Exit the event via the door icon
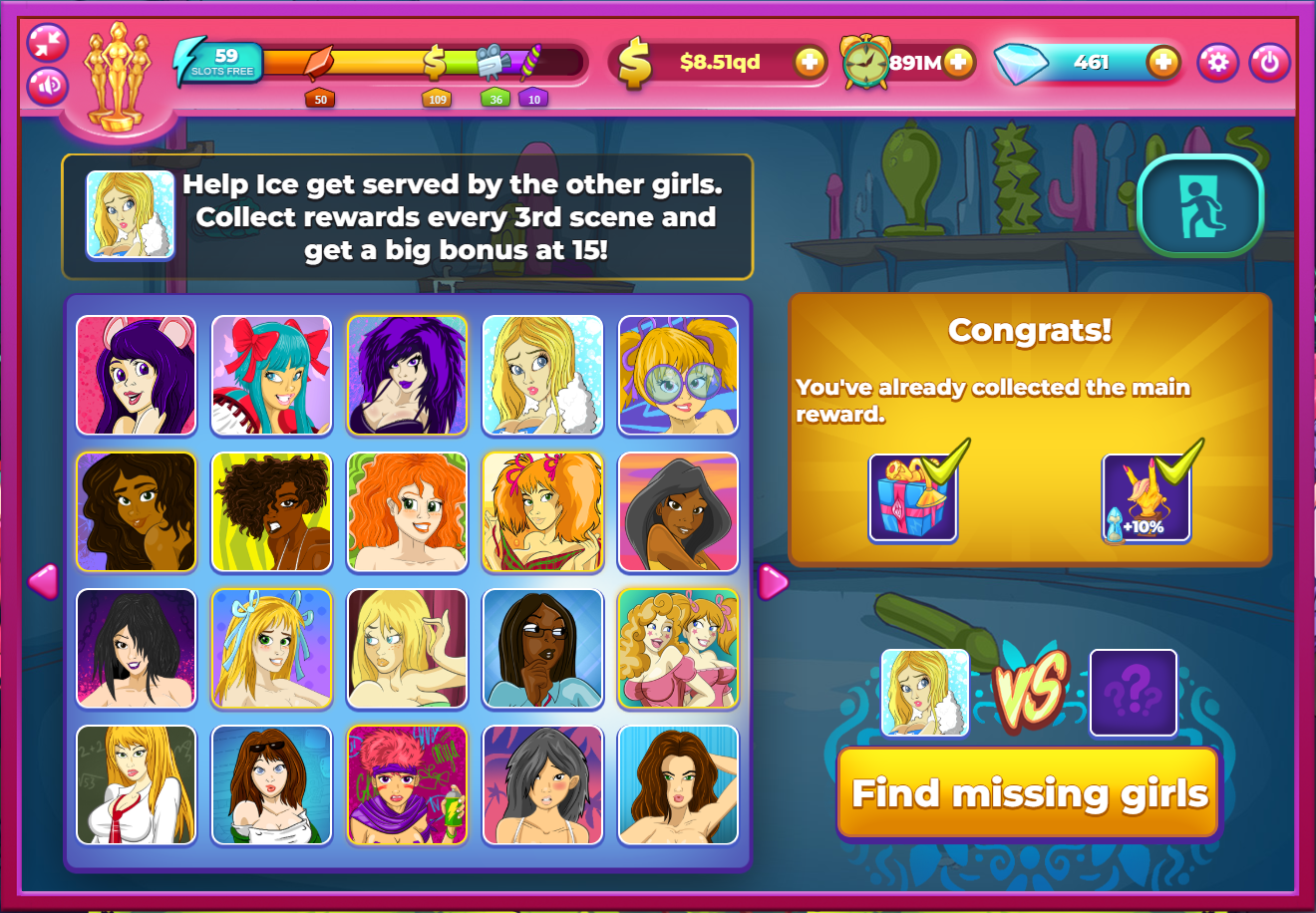This screenshot has height=913, width=1316. pos(1200,206)
